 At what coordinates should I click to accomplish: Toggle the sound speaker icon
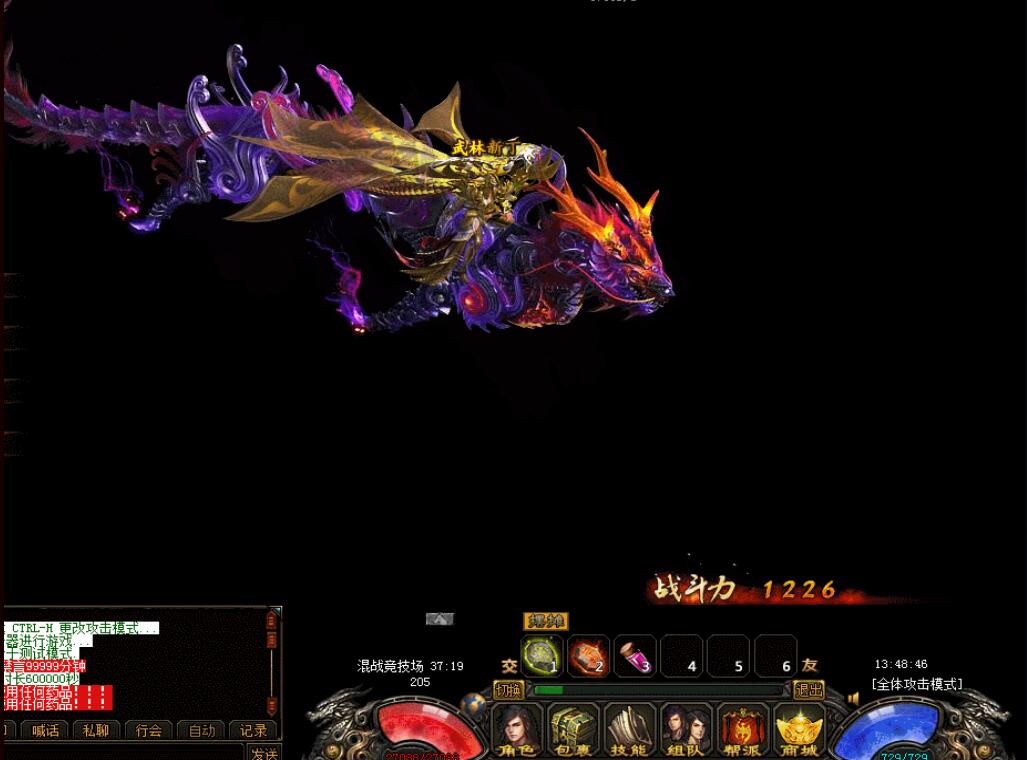pos(853,699)
